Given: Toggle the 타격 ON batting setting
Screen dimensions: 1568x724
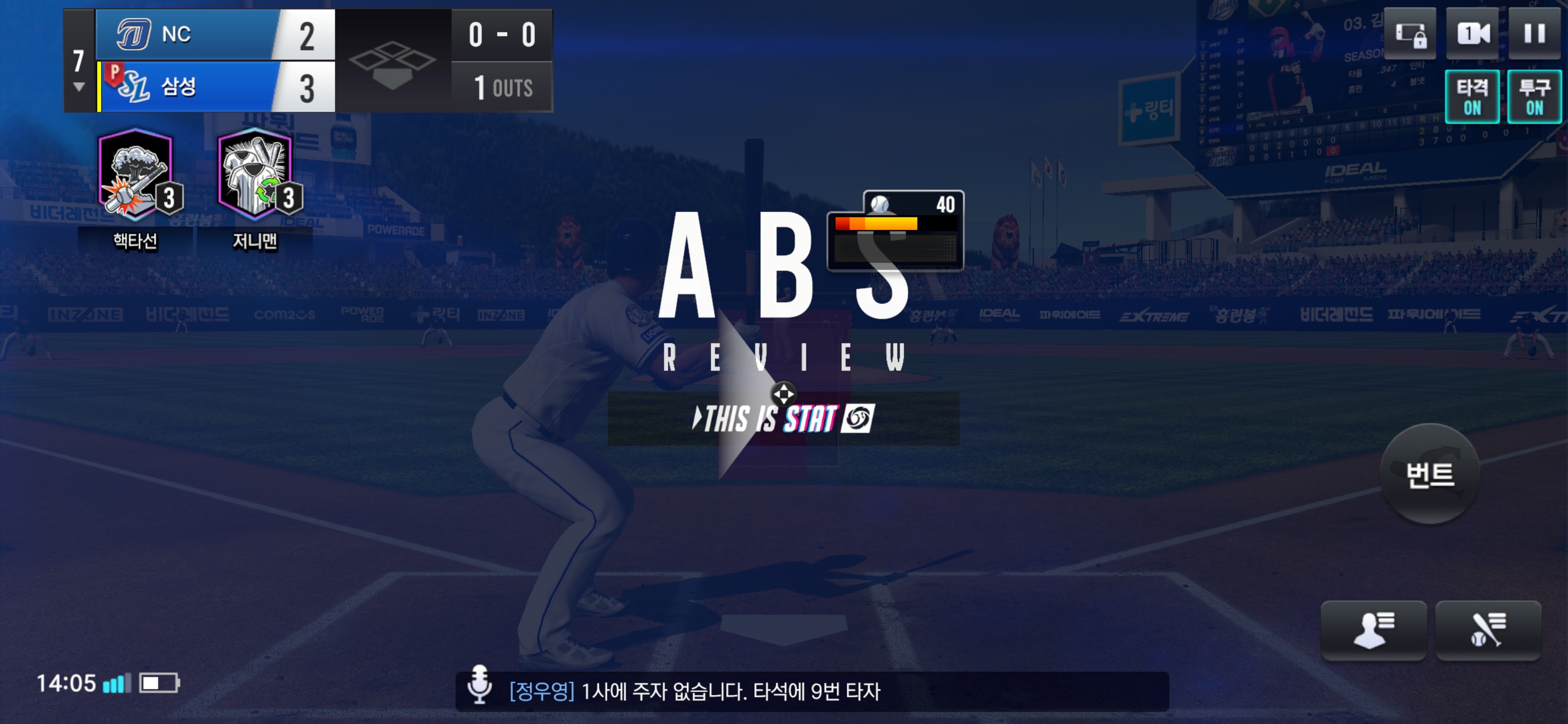Looking at the screenshot, I should [x=1472, y=97].
